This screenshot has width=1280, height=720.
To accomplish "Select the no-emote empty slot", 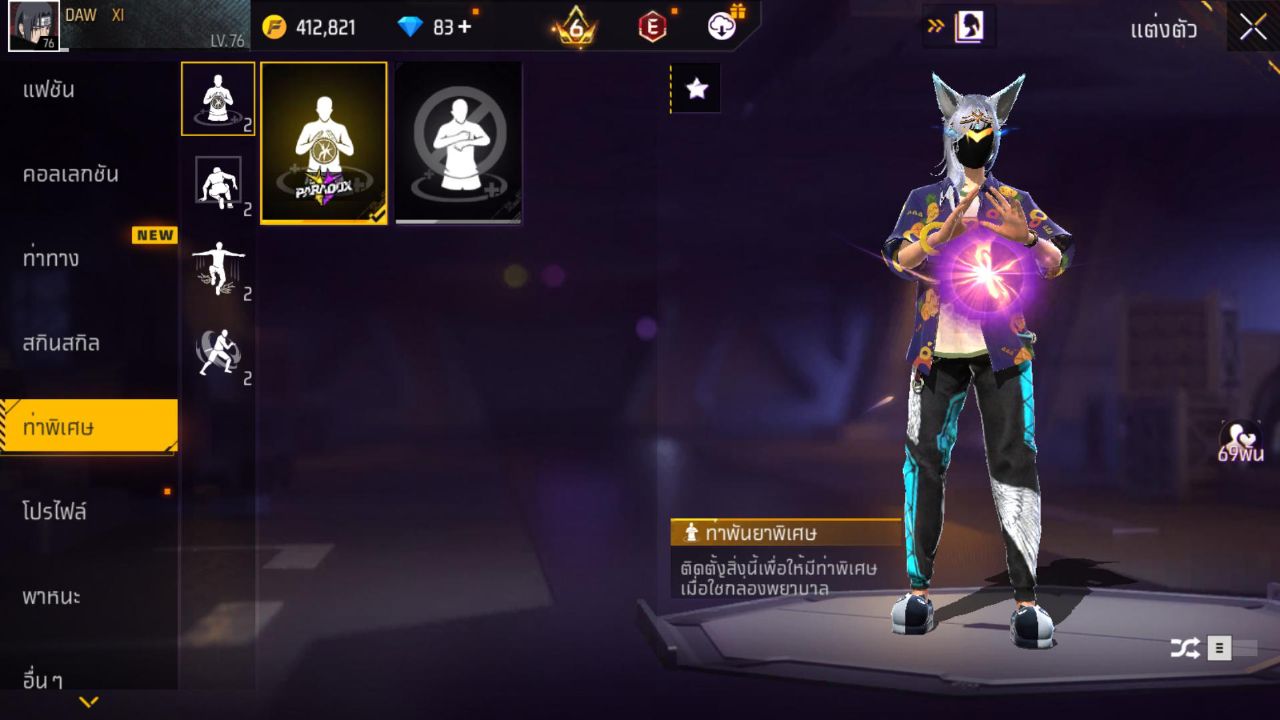I will [457, 142].
